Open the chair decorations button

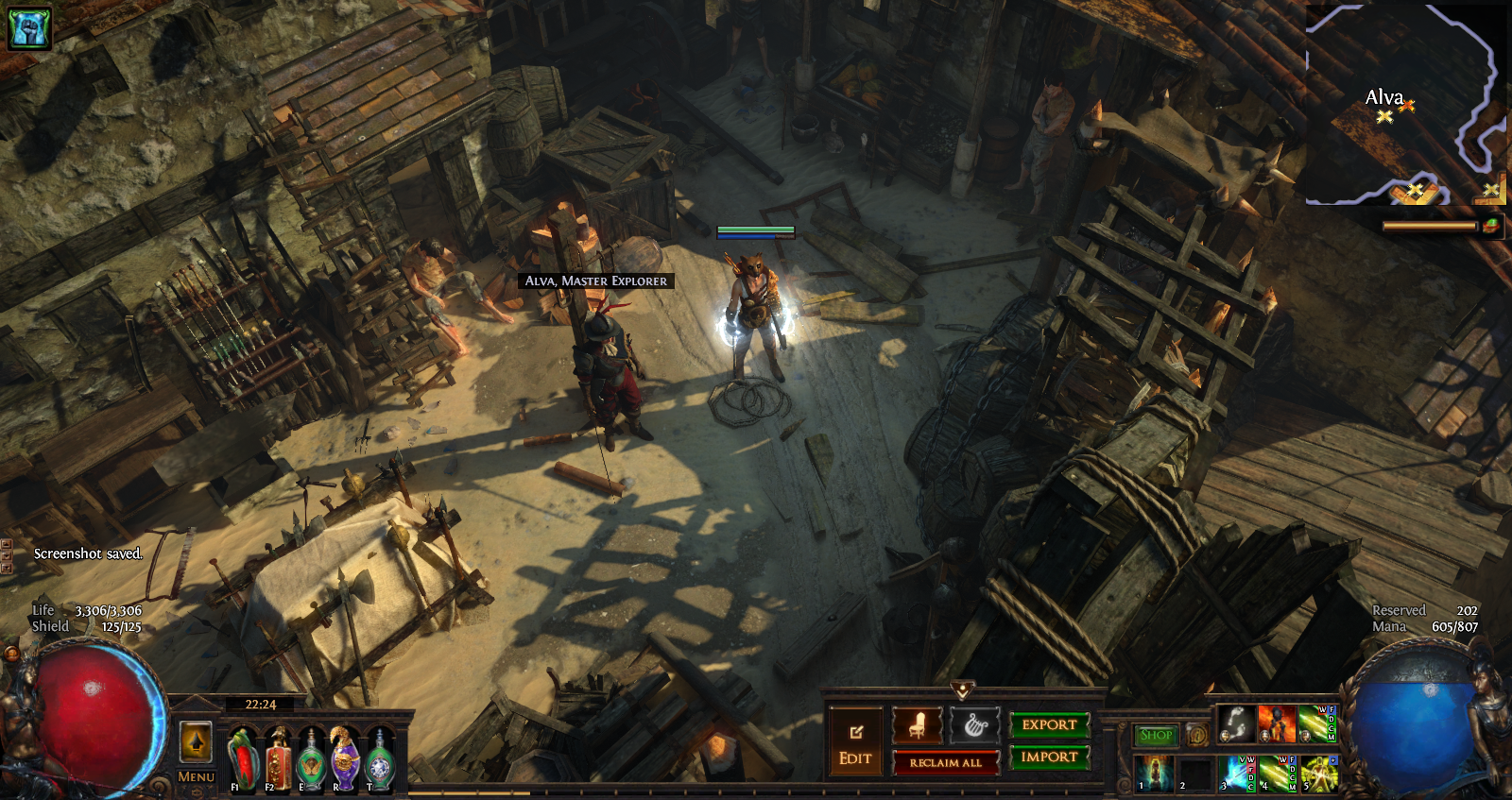coord(917,725)
